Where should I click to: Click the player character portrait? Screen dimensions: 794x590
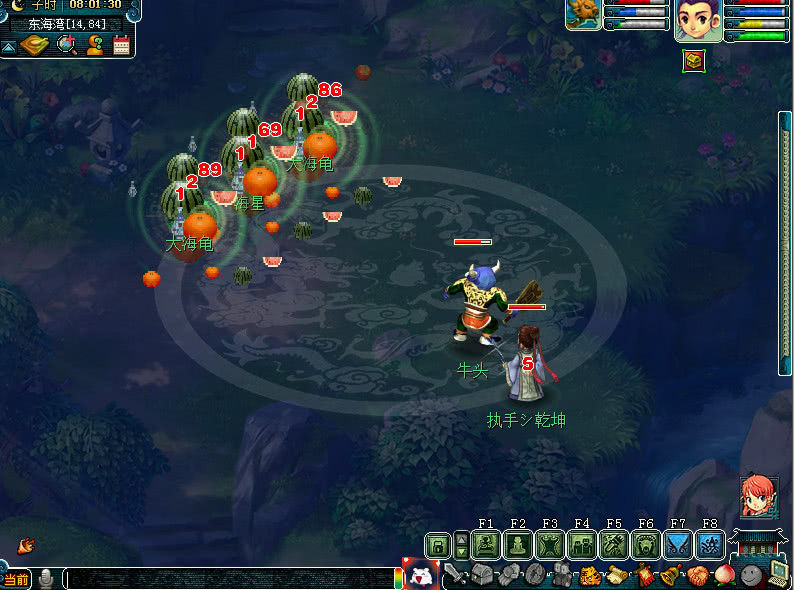click(698, 20)
